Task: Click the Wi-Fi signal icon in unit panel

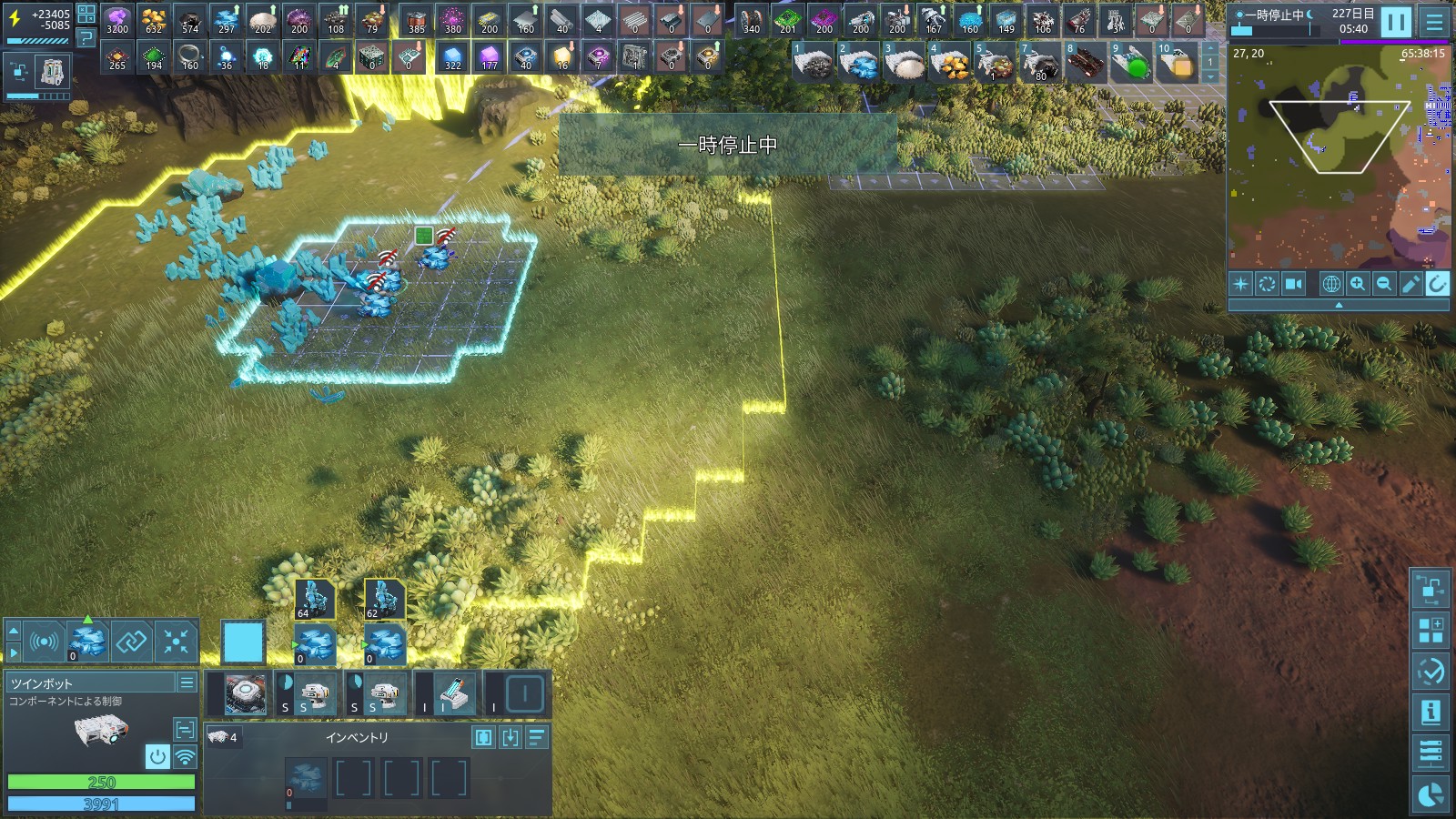Action: (185, 756)
